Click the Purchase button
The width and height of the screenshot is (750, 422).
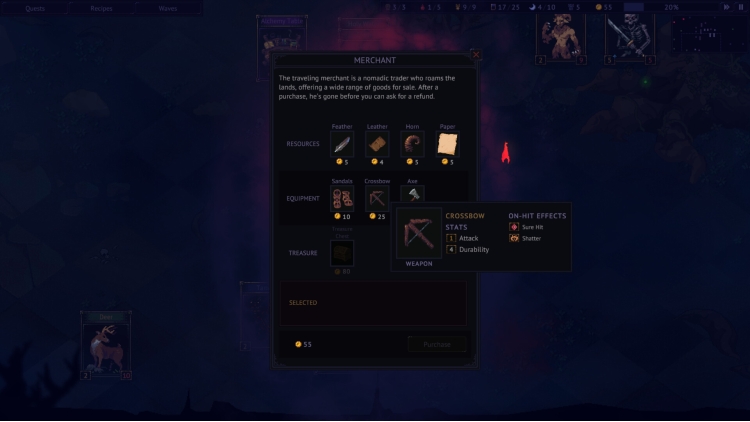tap(437, 344)
